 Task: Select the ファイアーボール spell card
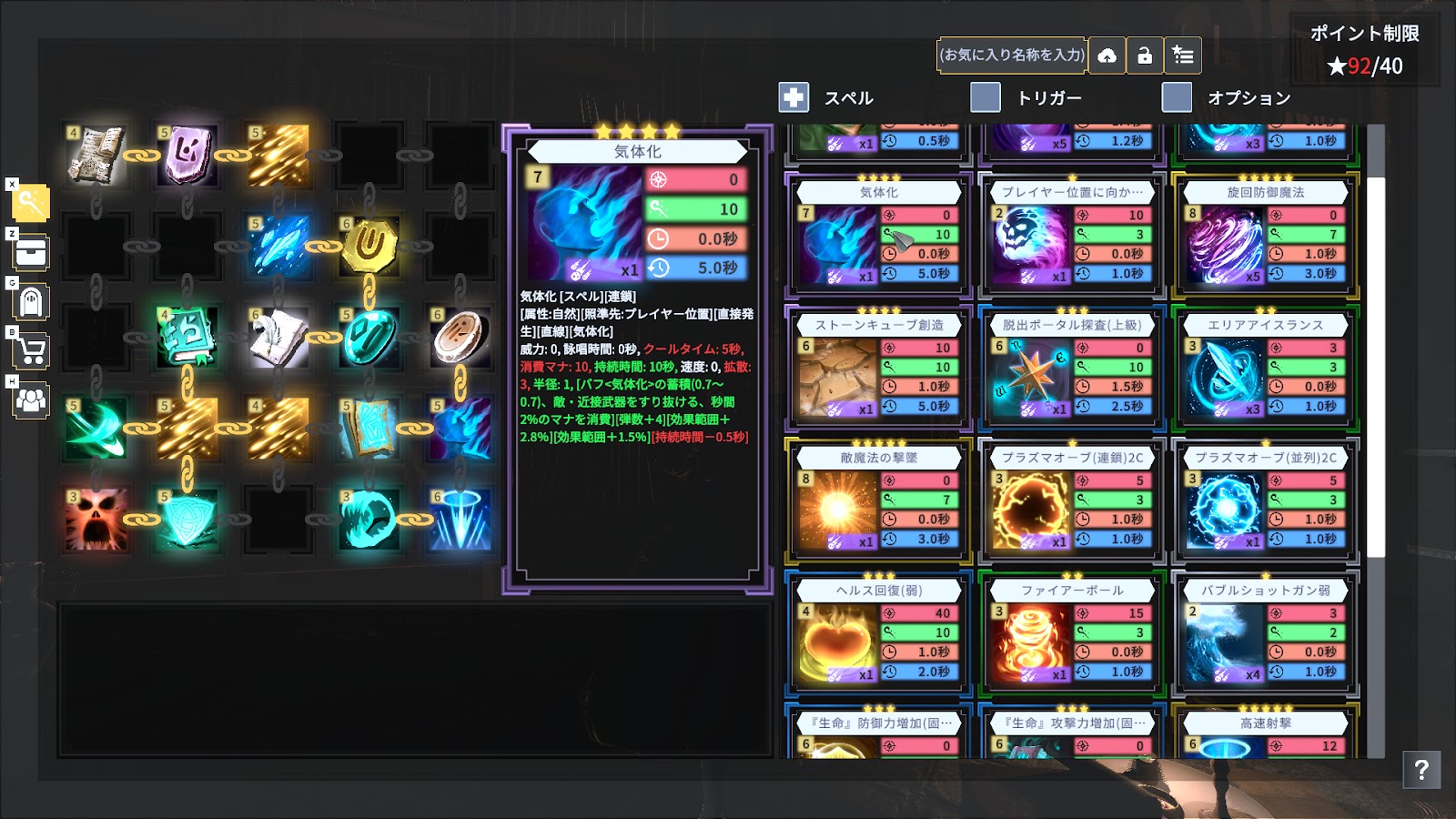click(x=1072, y=633)
